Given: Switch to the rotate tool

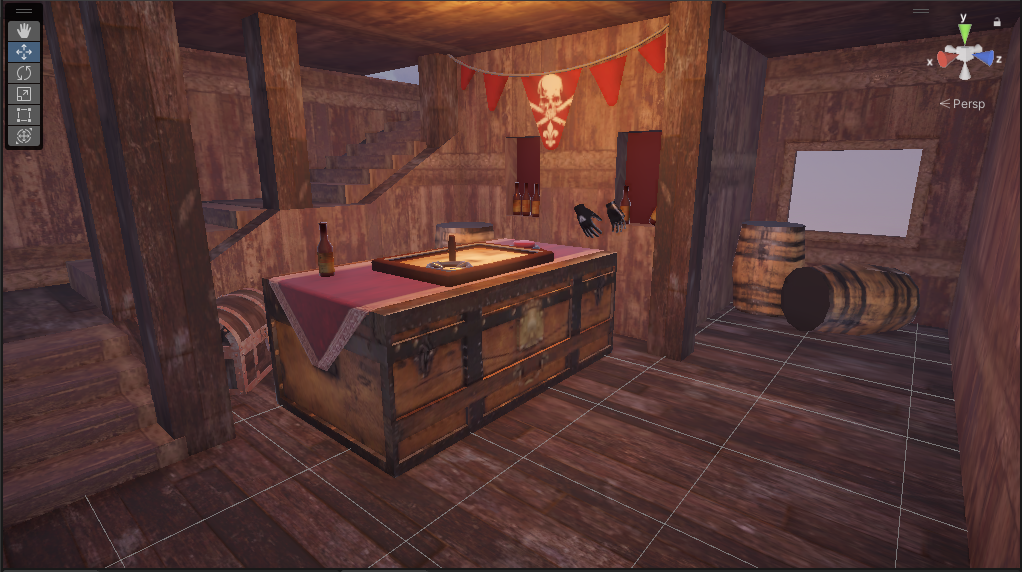Looking at the screenshot, I should (x=24, y=72).
